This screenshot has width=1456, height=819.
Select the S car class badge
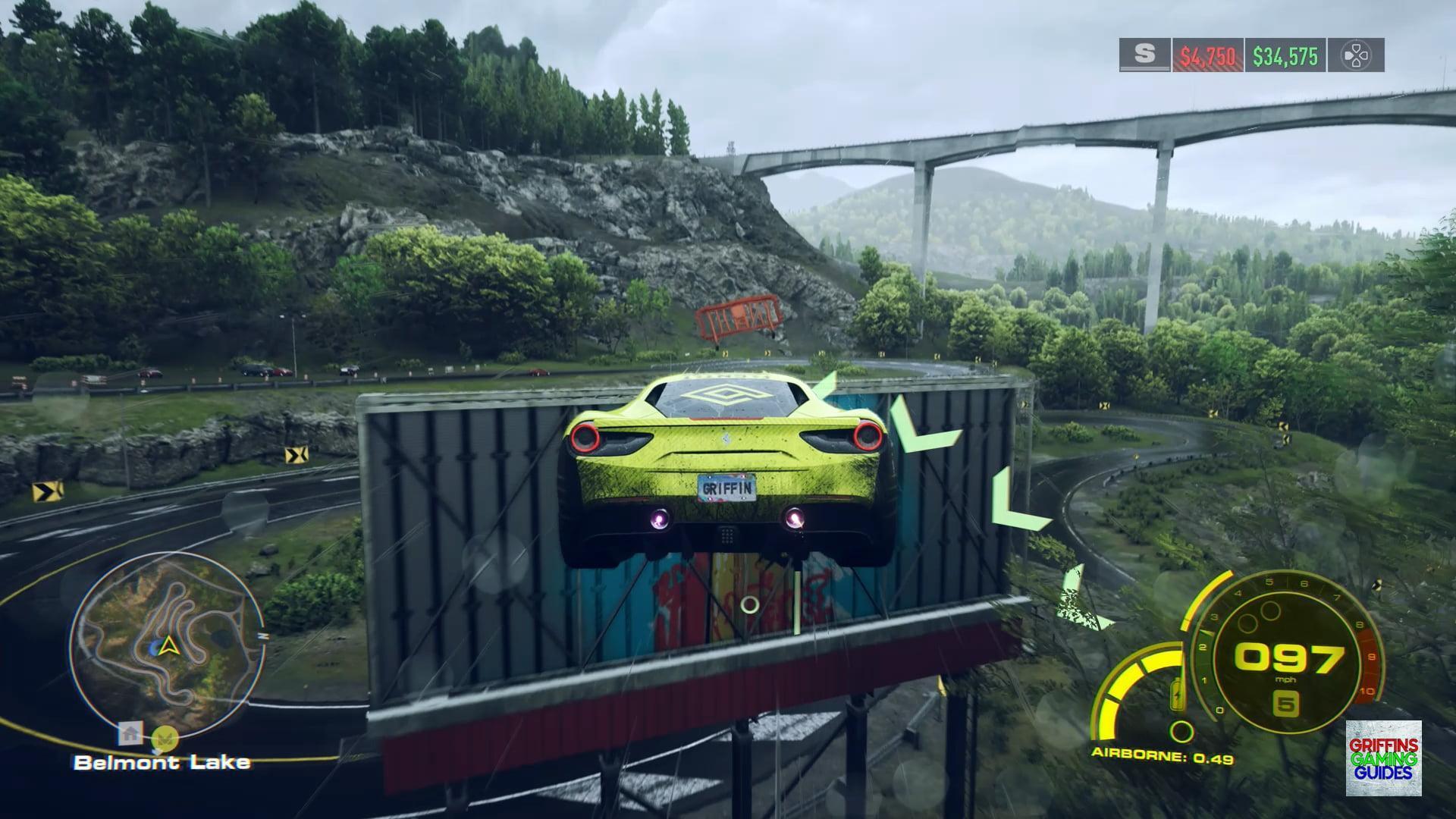[1144, 55]
